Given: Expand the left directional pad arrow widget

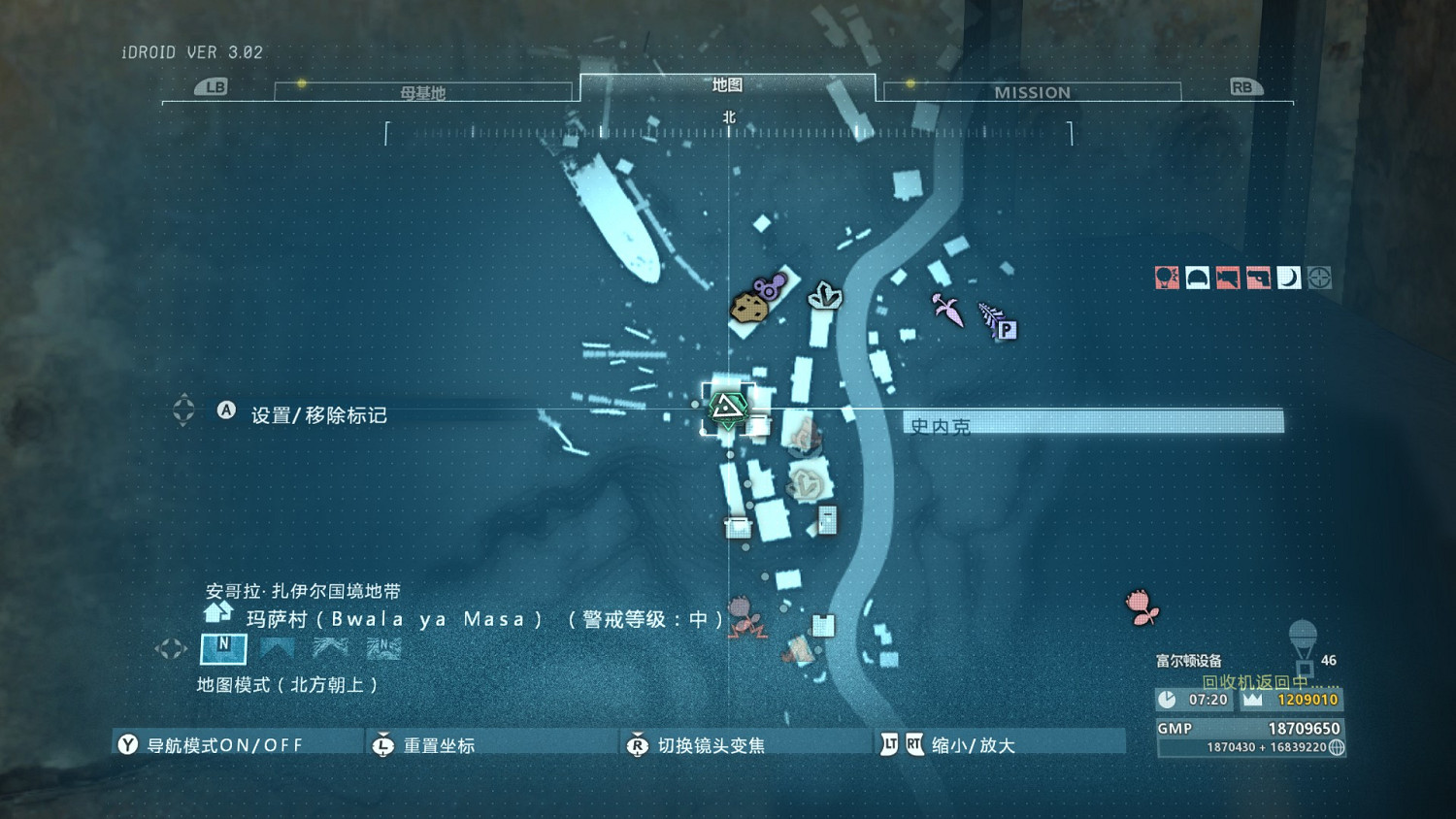Looking at the screenshot, I should [173, 648].
